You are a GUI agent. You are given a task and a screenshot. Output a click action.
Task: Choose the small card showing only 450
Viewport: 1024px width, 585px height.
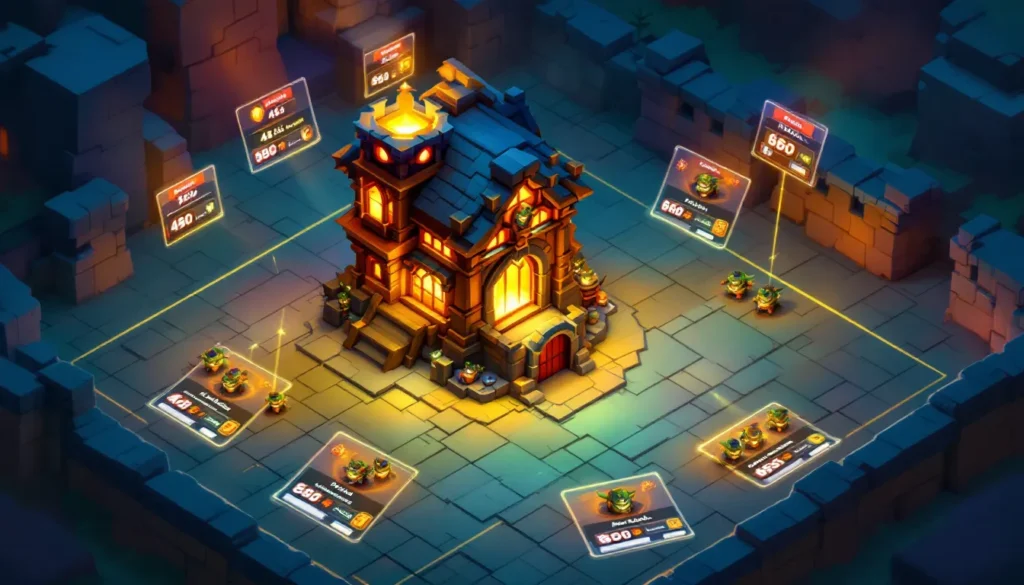(189, 205)
